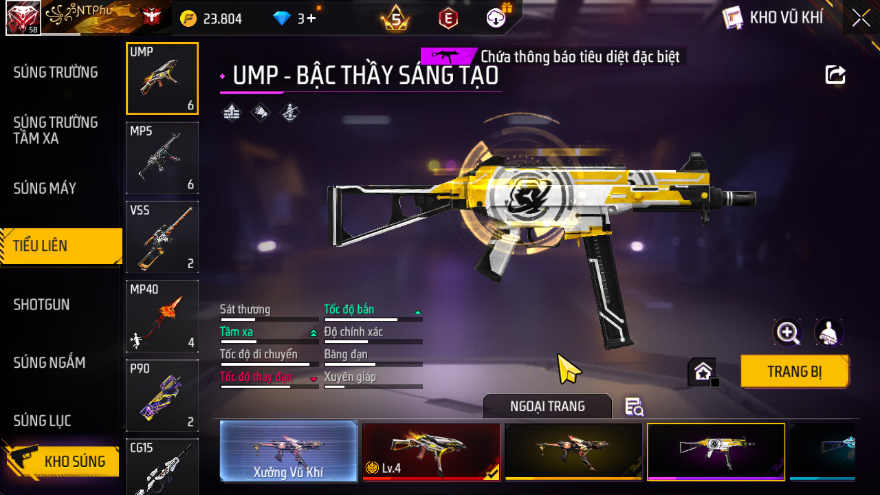
Task: Switch to the Ngoại Trang tab
Action: coord(547,406)
